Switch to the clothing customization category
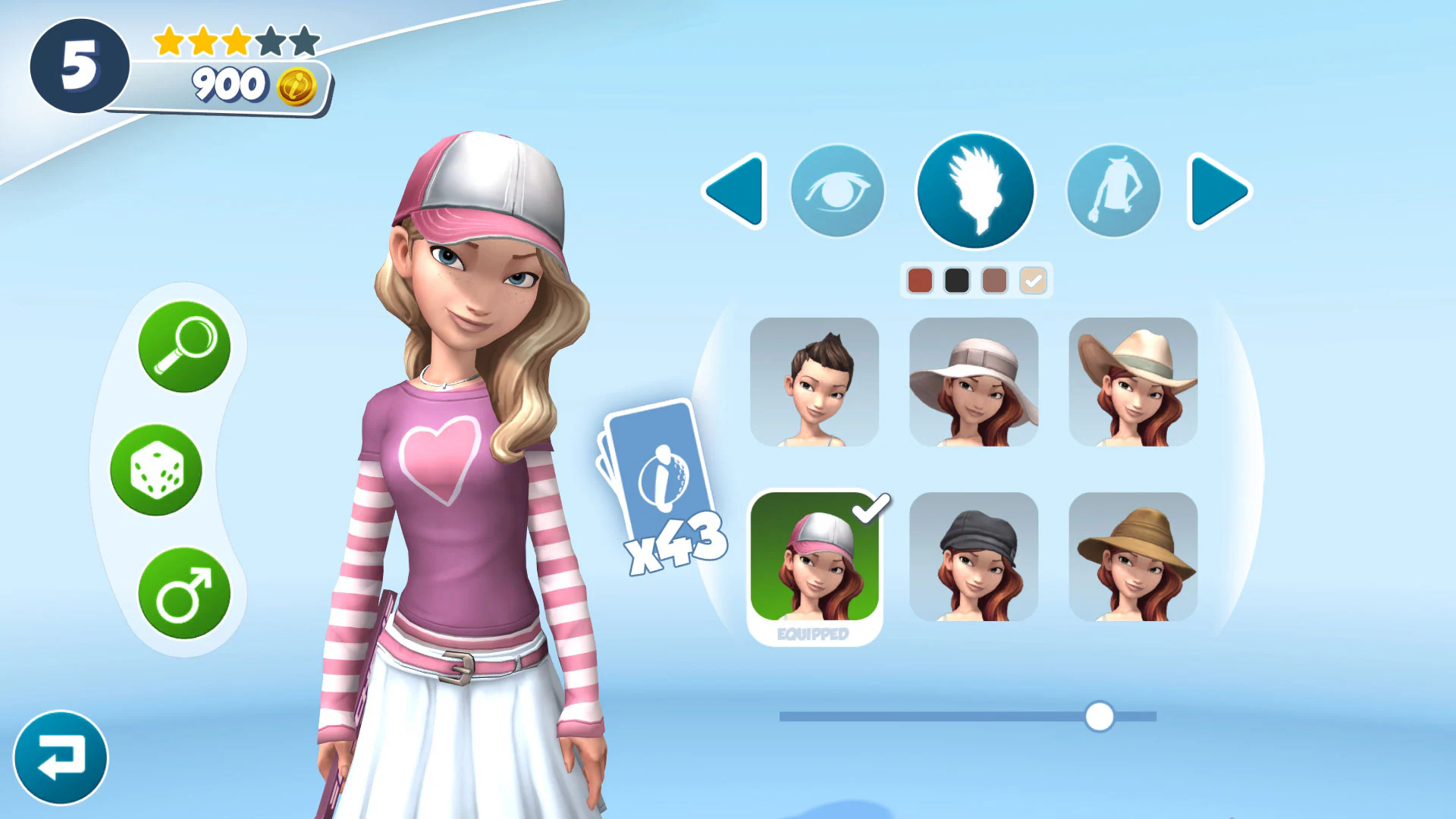 (1113, 190)
